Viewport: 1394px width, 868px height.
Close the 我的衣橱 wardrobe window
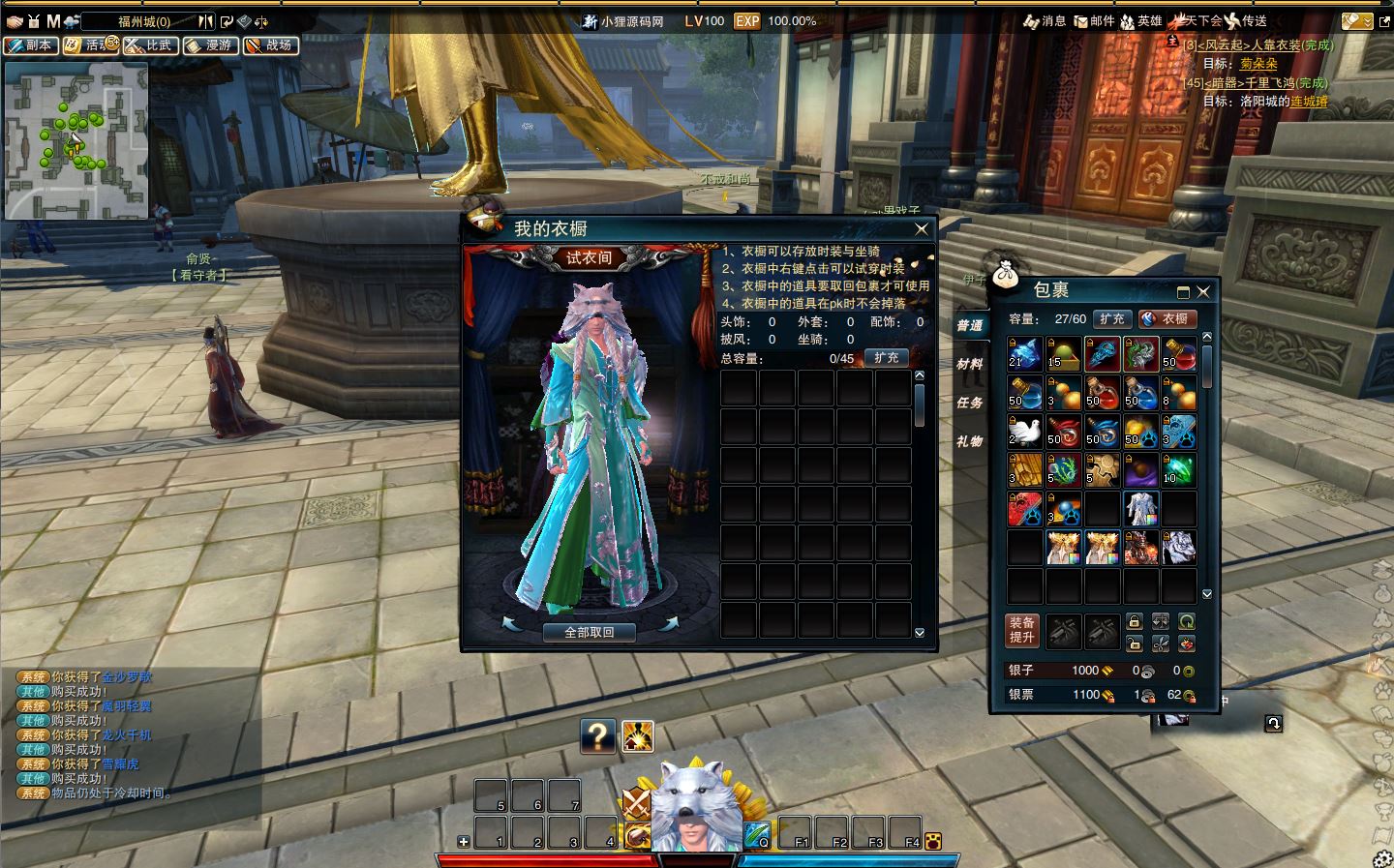pyautogui.click(x=922, y=229)
